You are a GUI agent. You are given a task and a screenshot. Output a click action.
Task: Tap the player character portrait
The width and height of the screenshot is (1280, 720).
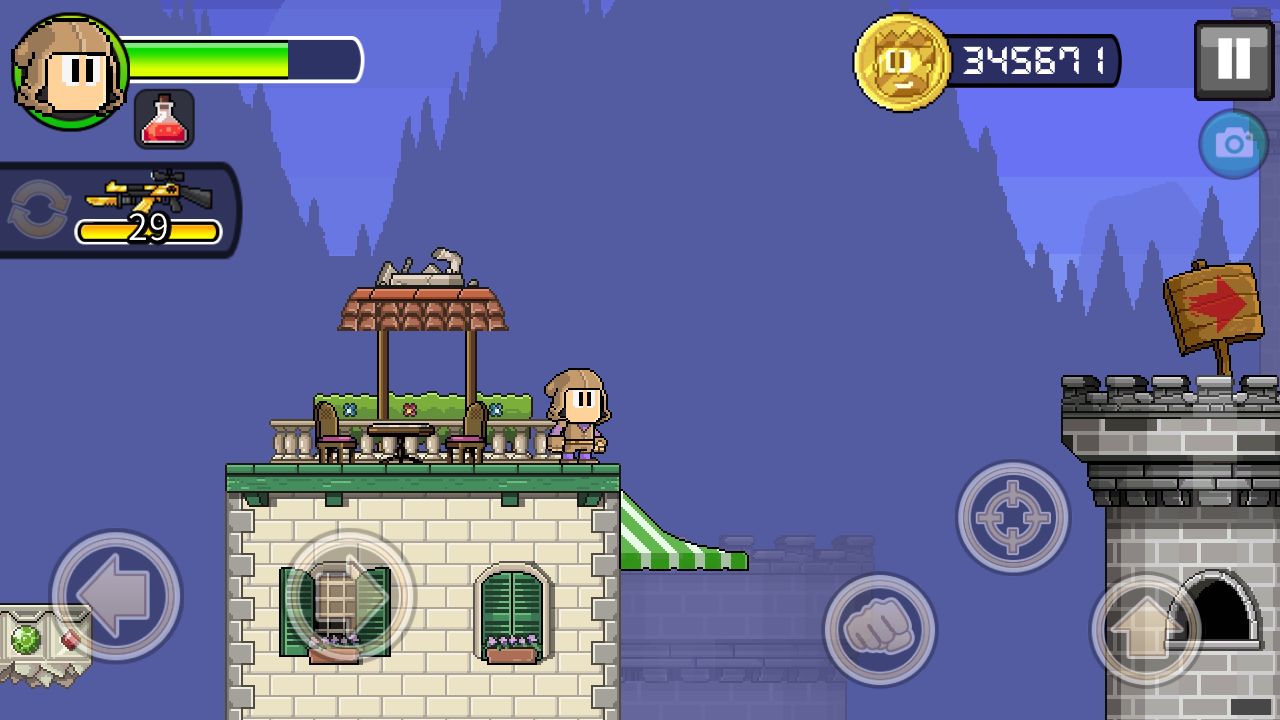[x=70, y=72]
